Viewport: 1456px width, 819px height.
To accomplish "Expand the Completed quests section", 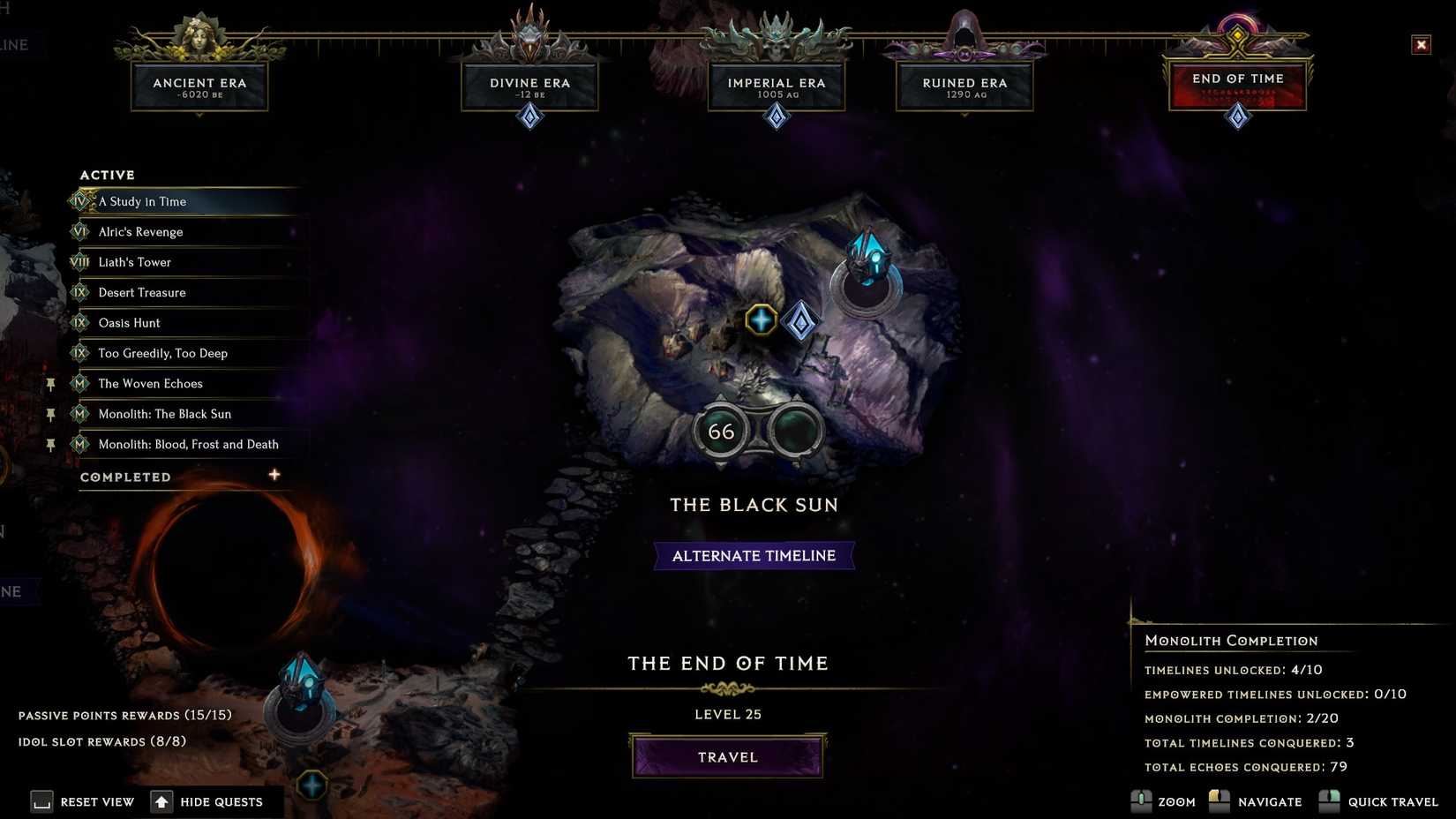I will click(274, 475).
